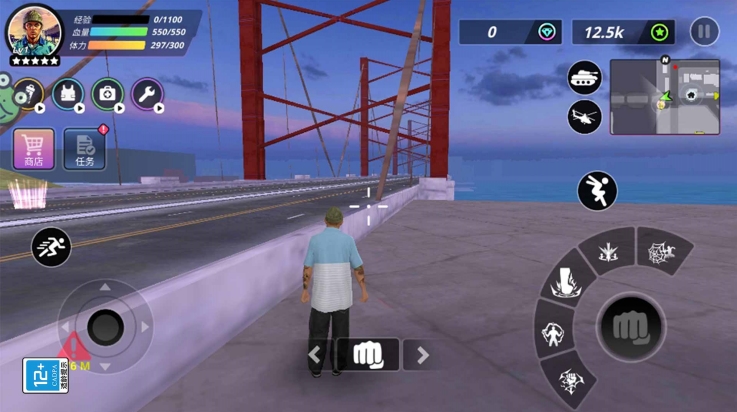This screenshot has width=737, height=412.
Task: Use the wrench repair item
Action: tap(148, 94)
